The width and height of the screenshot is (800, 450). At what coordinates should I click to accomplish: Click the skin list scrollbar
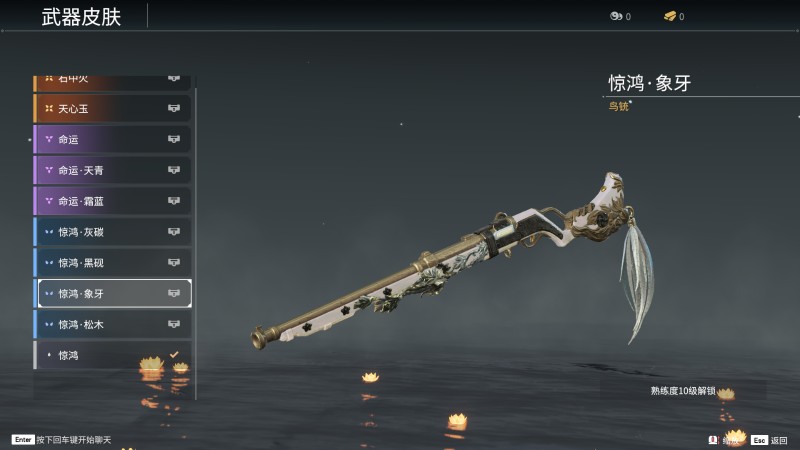(x=196, y=240)
